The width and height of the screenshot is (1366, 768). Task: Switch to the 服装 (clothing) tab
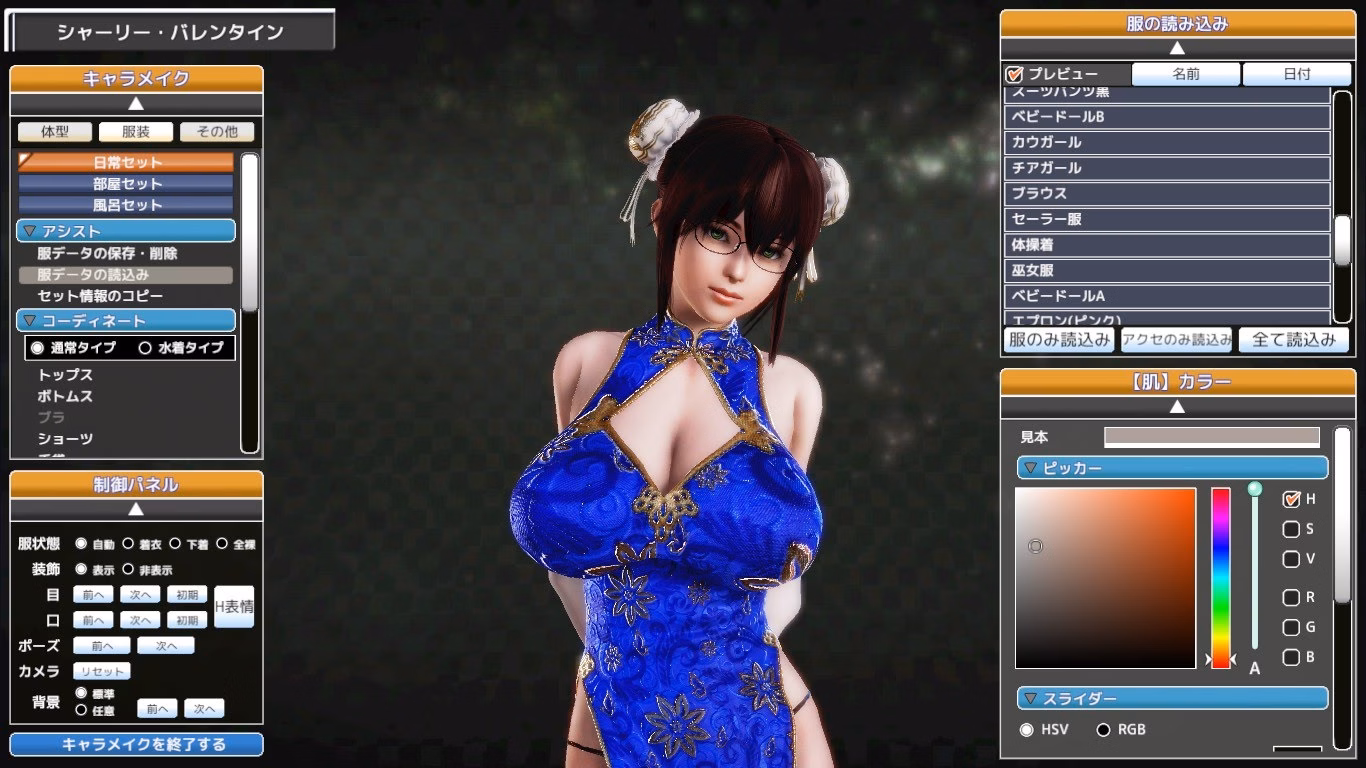click(x=136, y=131)
